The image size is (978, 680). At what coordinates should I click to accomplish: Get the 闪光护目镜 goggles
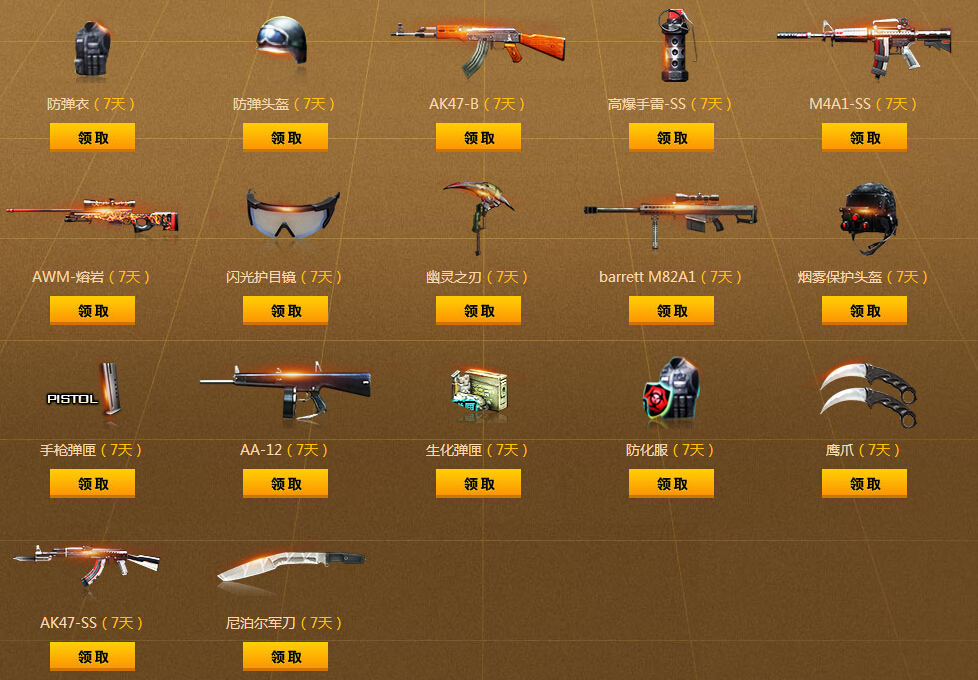[285, 311]
